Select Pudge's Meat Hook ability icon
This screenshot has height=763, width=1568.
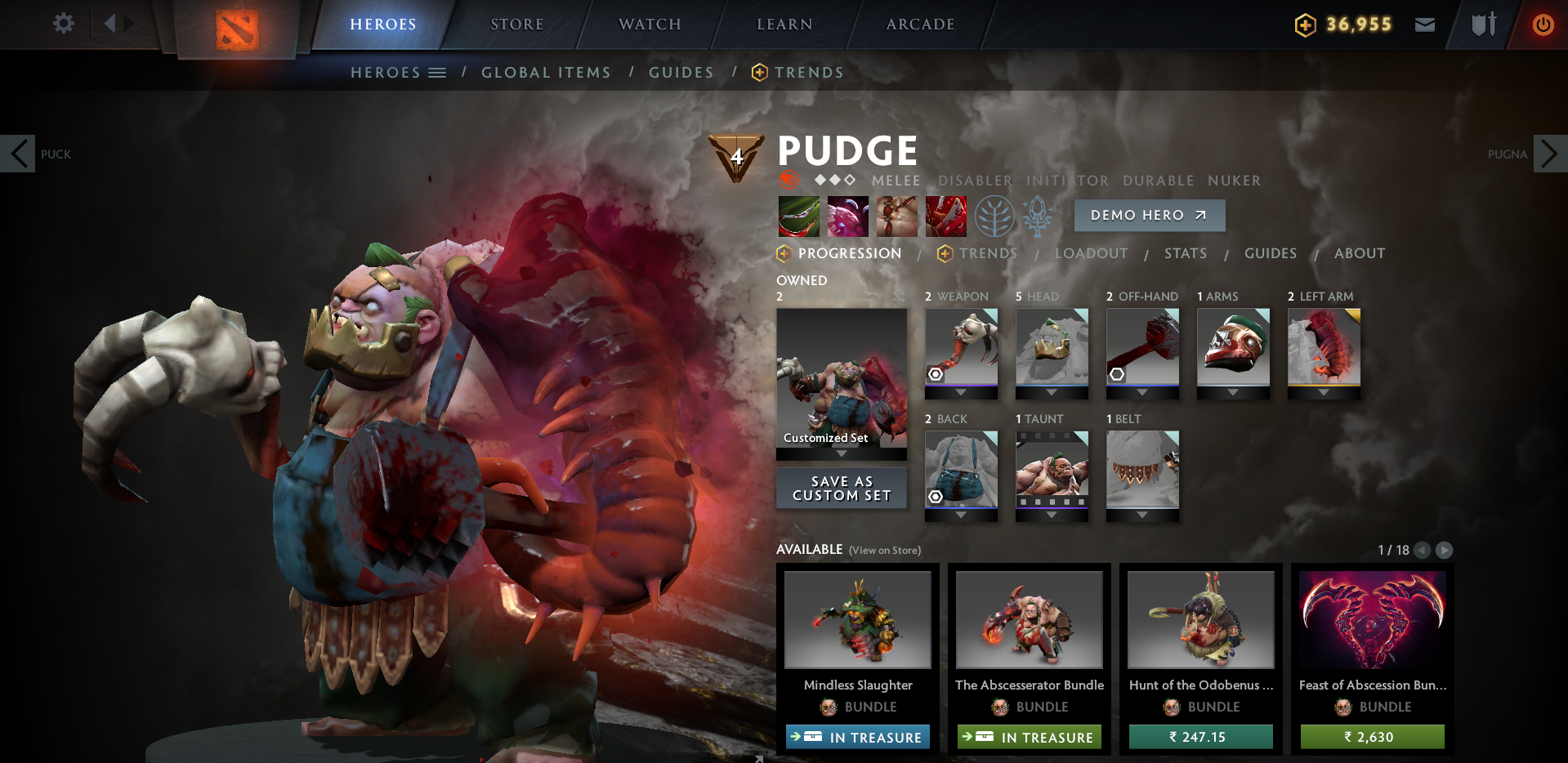797,216
